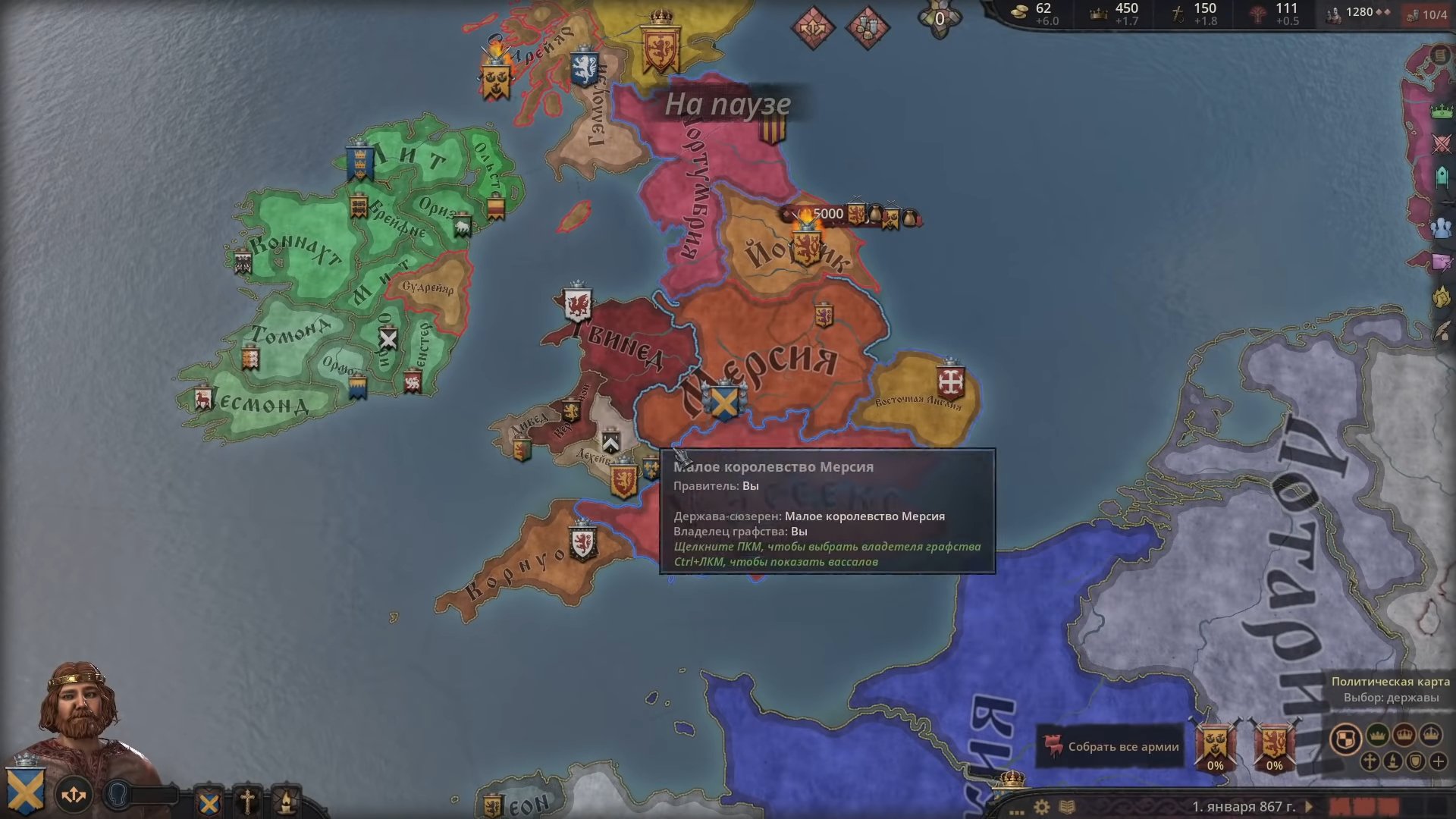Open the culture candle panel
Viewport: 1456px width, 819px height.
(286, 801)
